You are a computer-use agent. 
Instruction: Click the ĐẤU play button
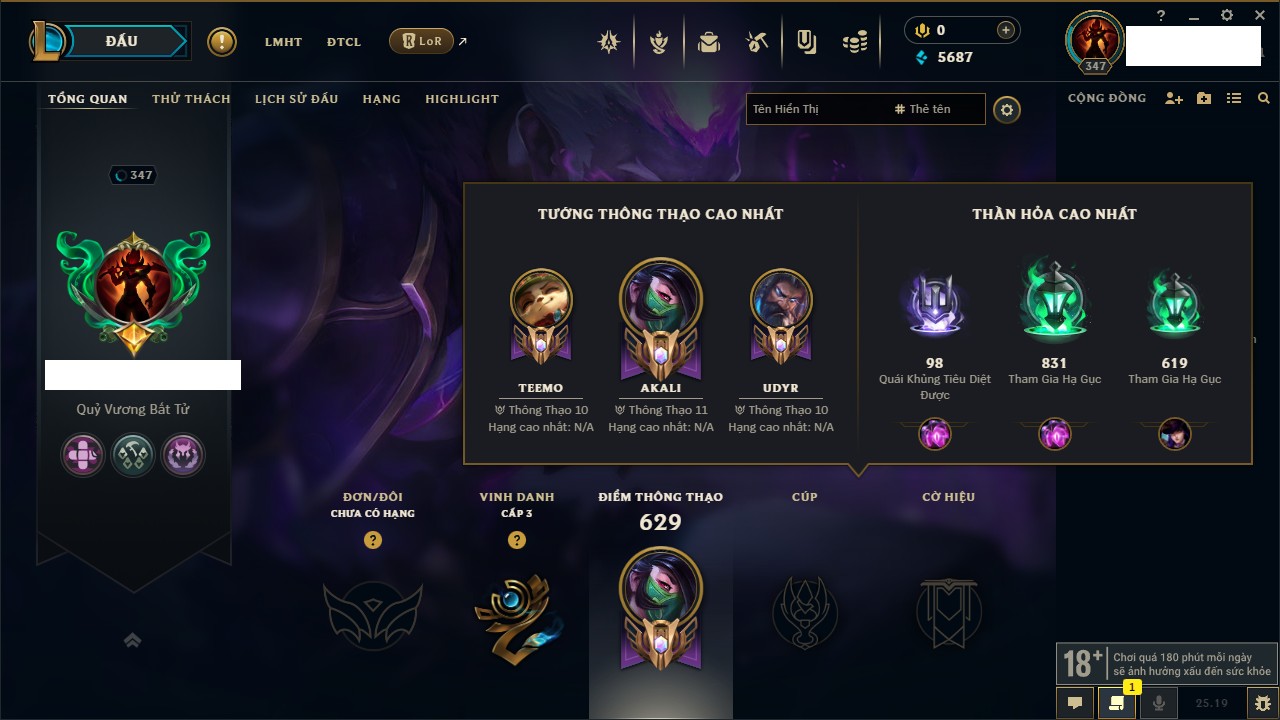click(121, 41)
